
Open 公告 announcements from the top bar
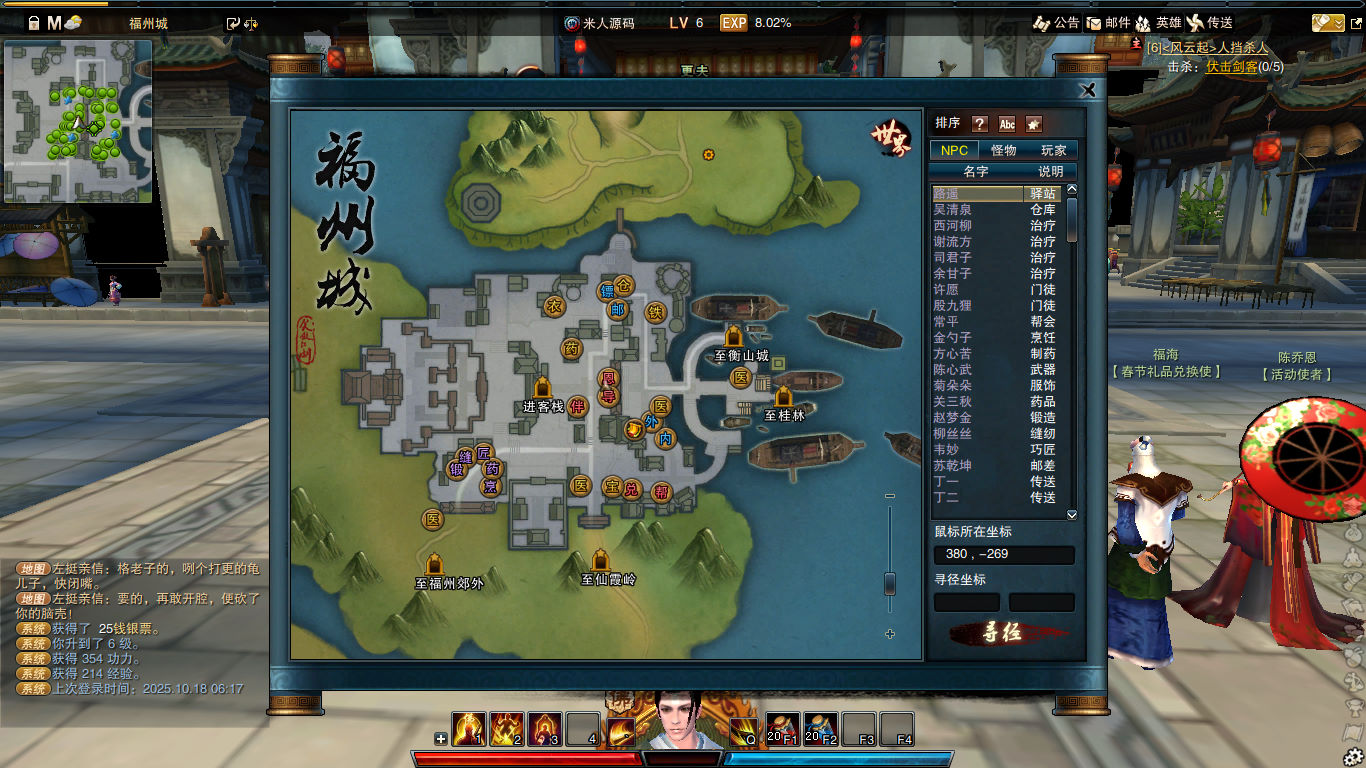click(1056, 22)
